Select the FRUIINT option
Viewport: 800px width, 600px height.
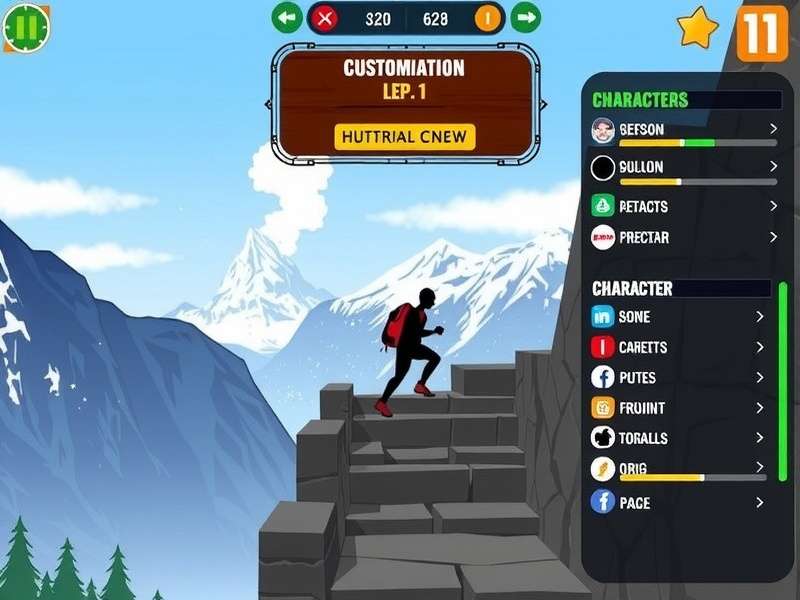pos(678,408)
